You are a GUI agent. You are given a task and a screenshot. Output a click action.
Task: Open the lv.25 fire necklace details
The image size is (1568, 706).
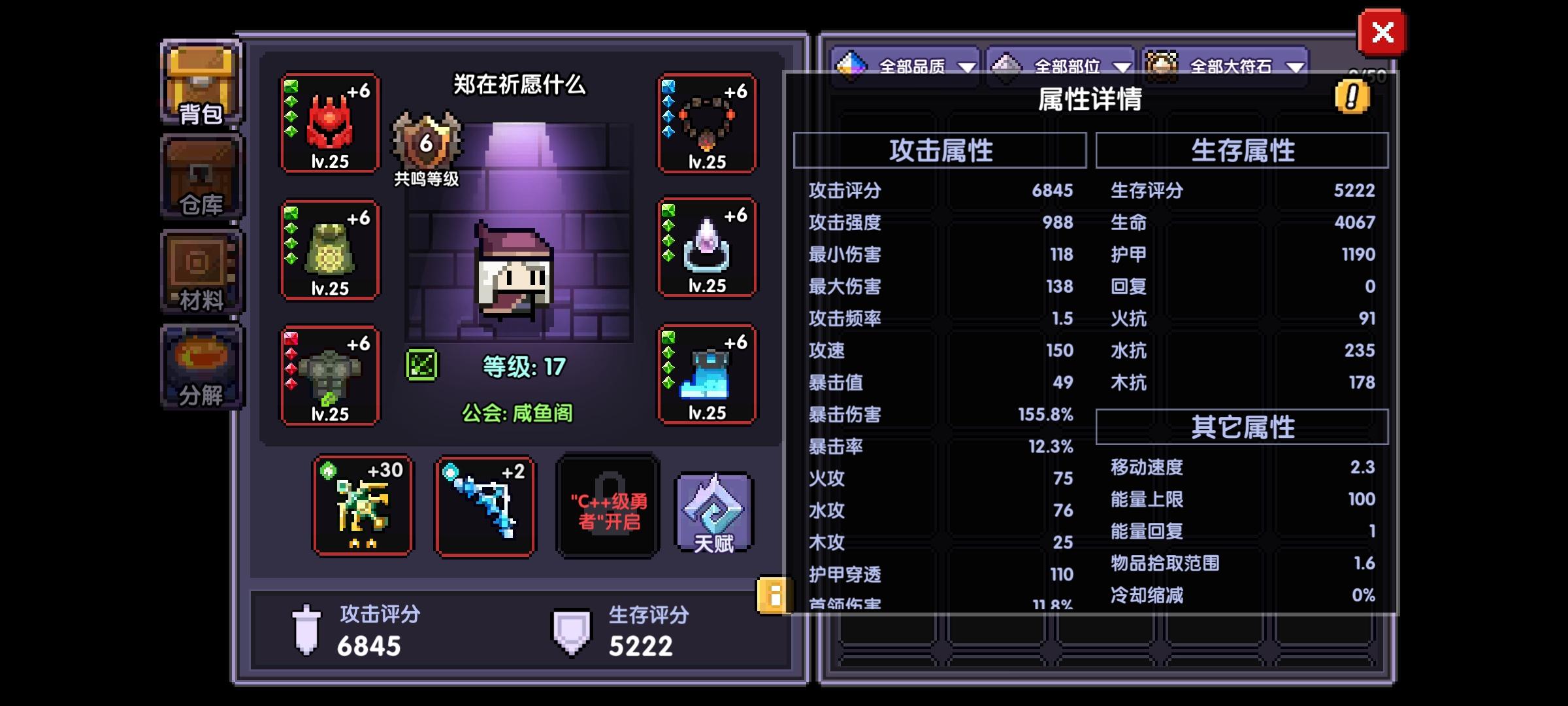(x=708, y=124)
